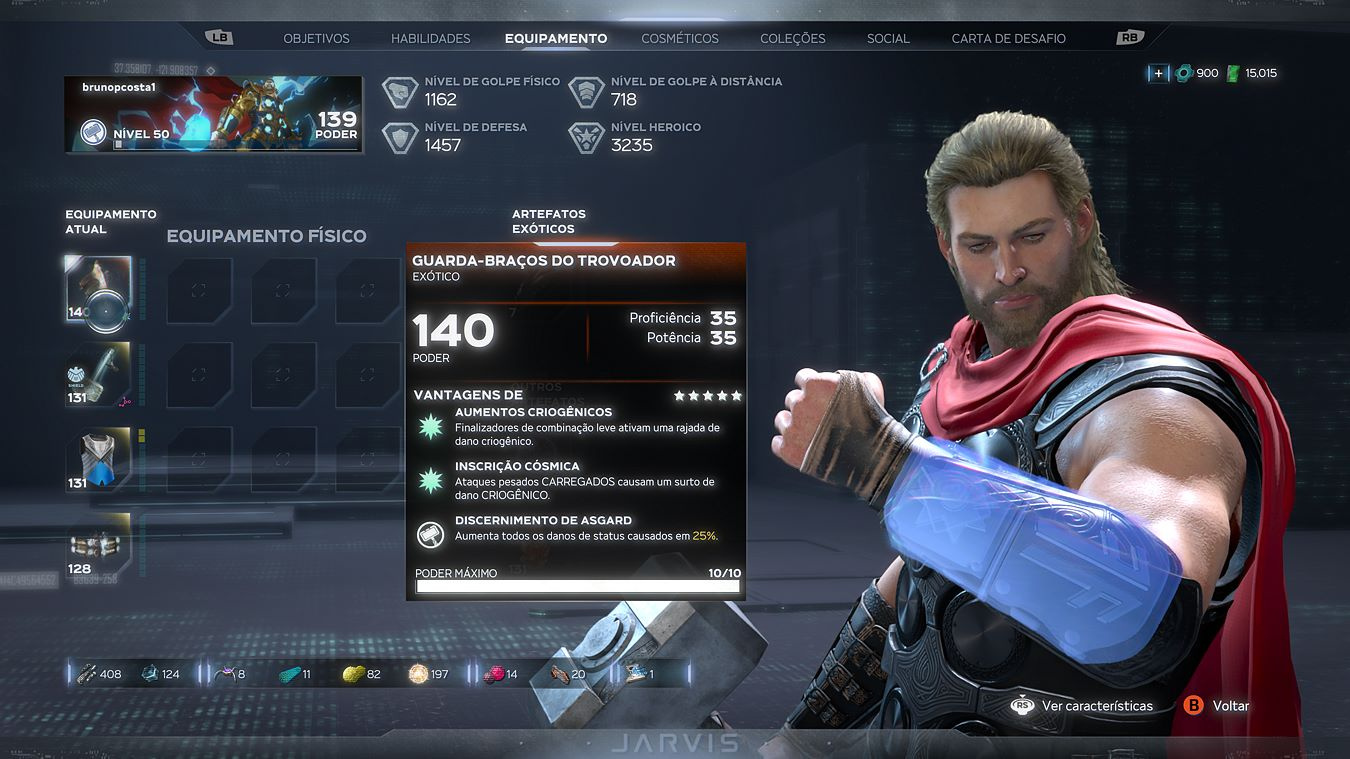Select the equipped chest armor slot

pos(98,460)
